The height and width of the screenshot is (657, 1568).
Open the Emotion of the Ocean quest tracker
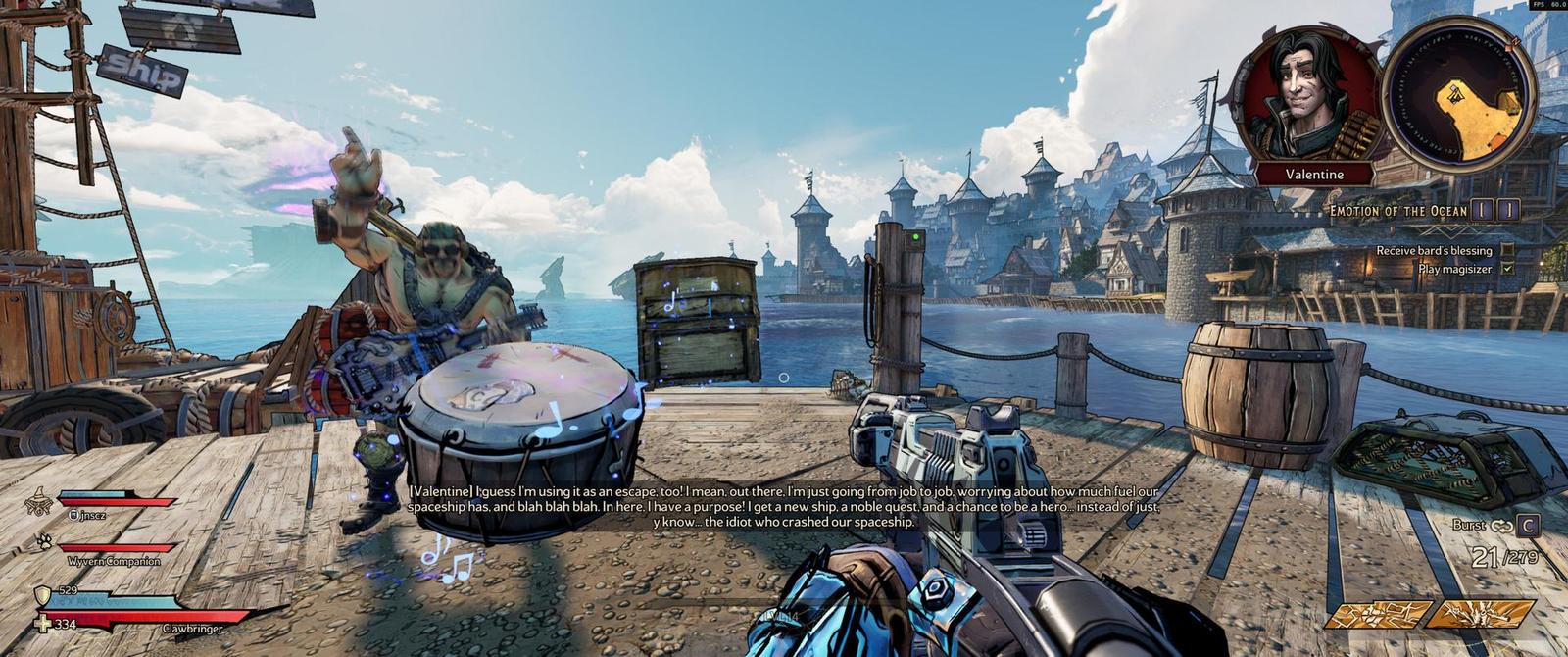tap(1397, 211)
